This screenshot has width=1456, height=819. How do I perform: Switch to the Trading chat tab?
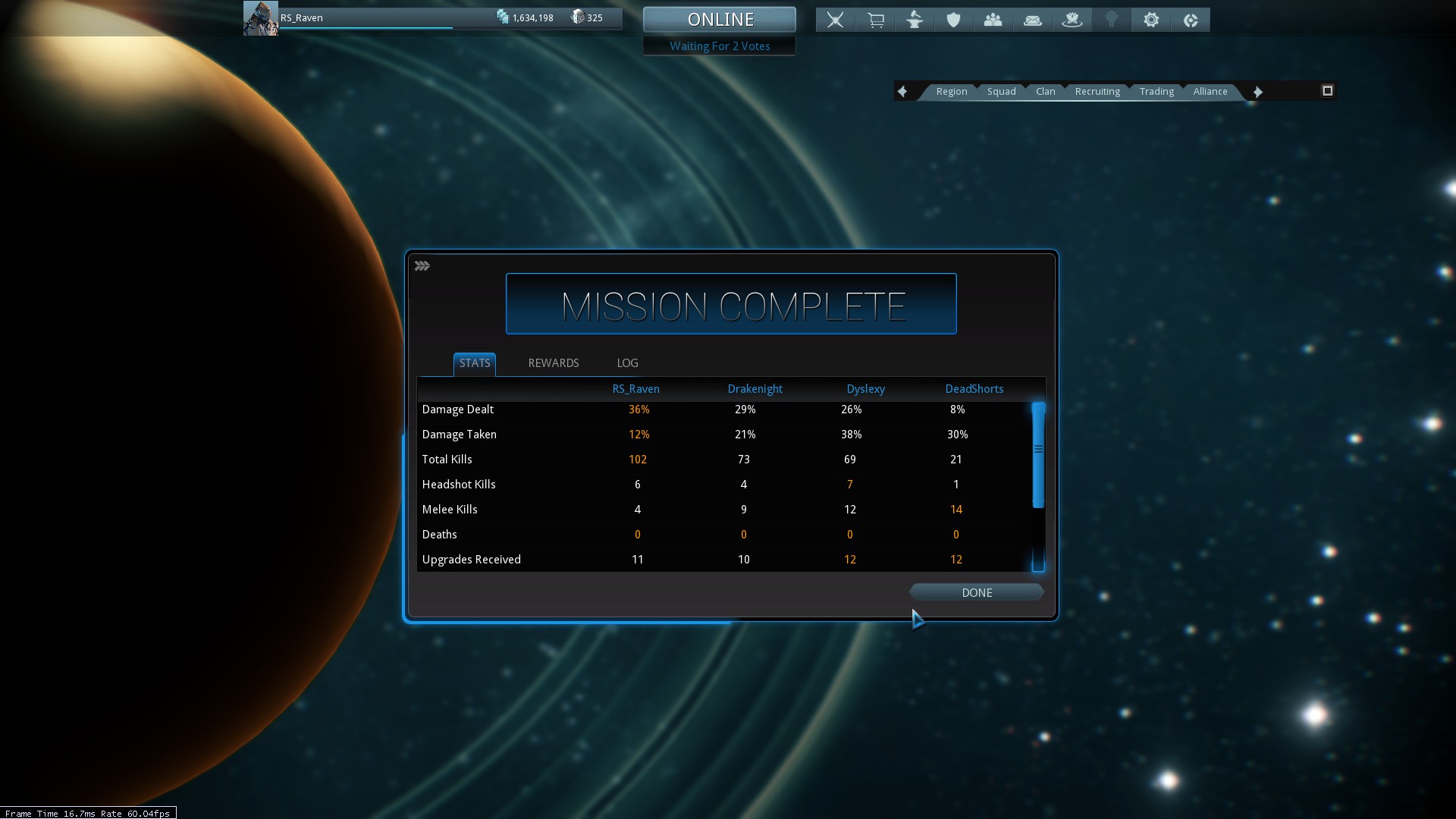click(1156, 92)
